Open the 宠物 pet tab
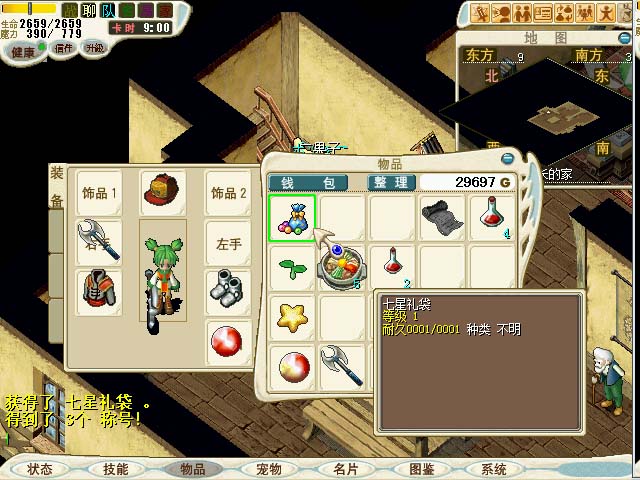Screen dimensions: 640x480 (268, 469)
